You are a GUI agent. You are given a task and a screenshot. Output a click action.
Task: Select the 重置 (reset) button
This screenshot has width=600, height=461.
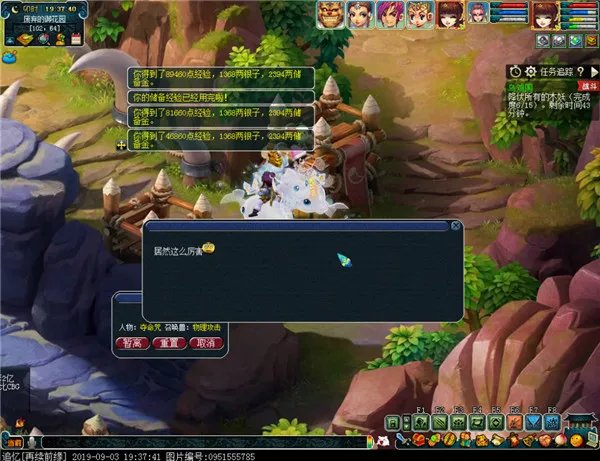click(169, 342)
